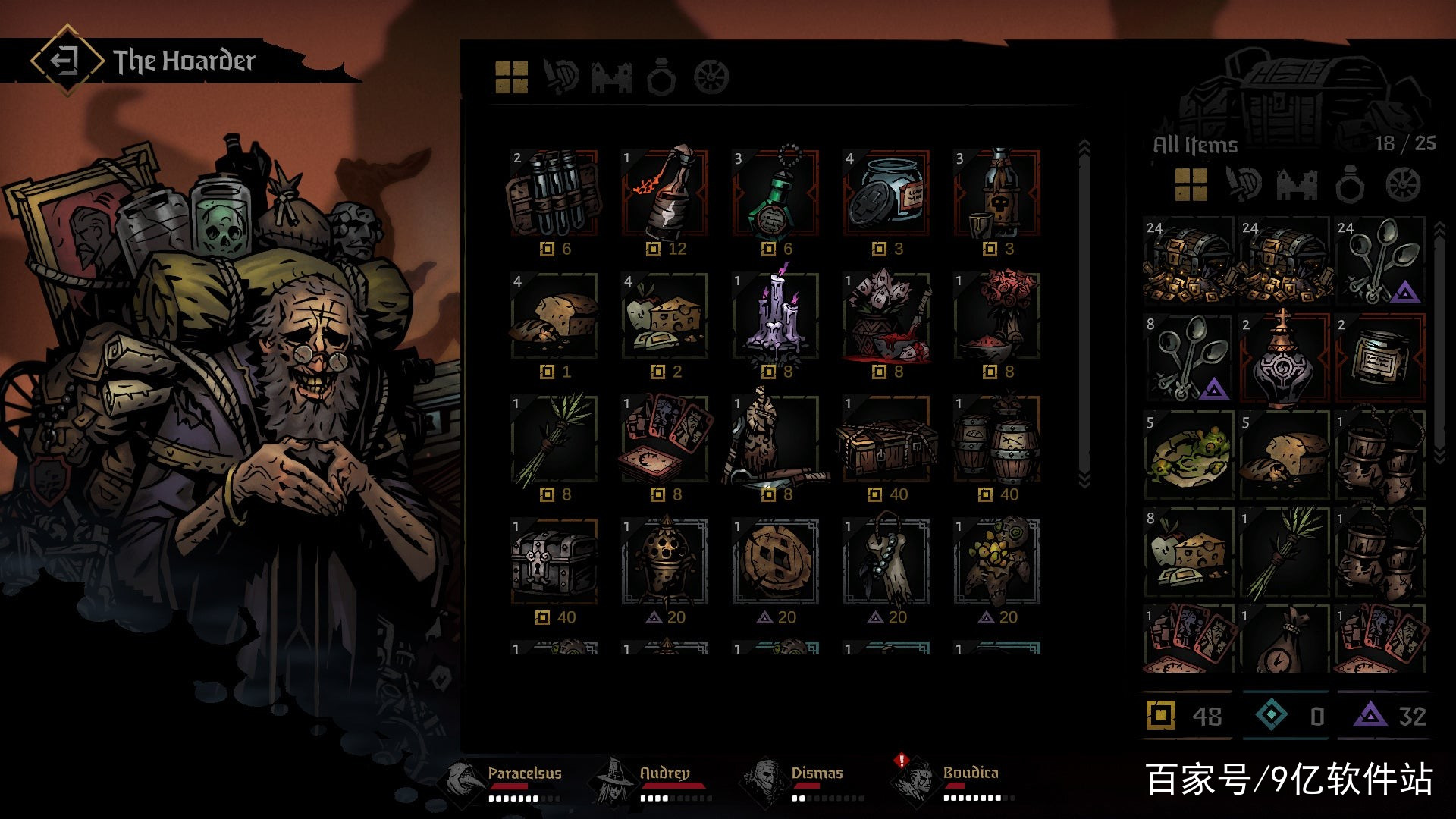Choose the playing cards shop item

tap(665, 440)
